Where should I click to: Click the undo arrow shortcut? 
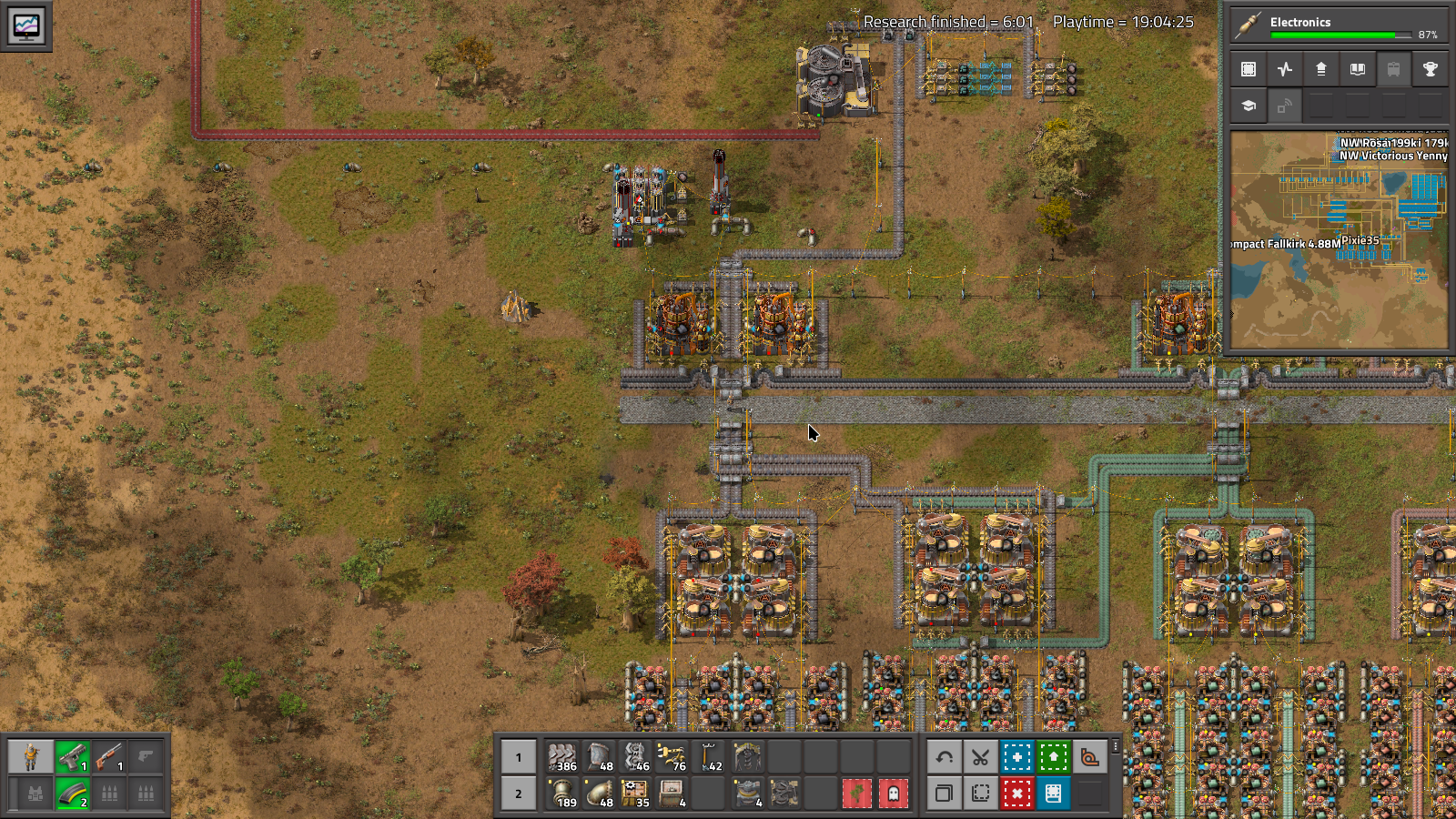[944, 757]
